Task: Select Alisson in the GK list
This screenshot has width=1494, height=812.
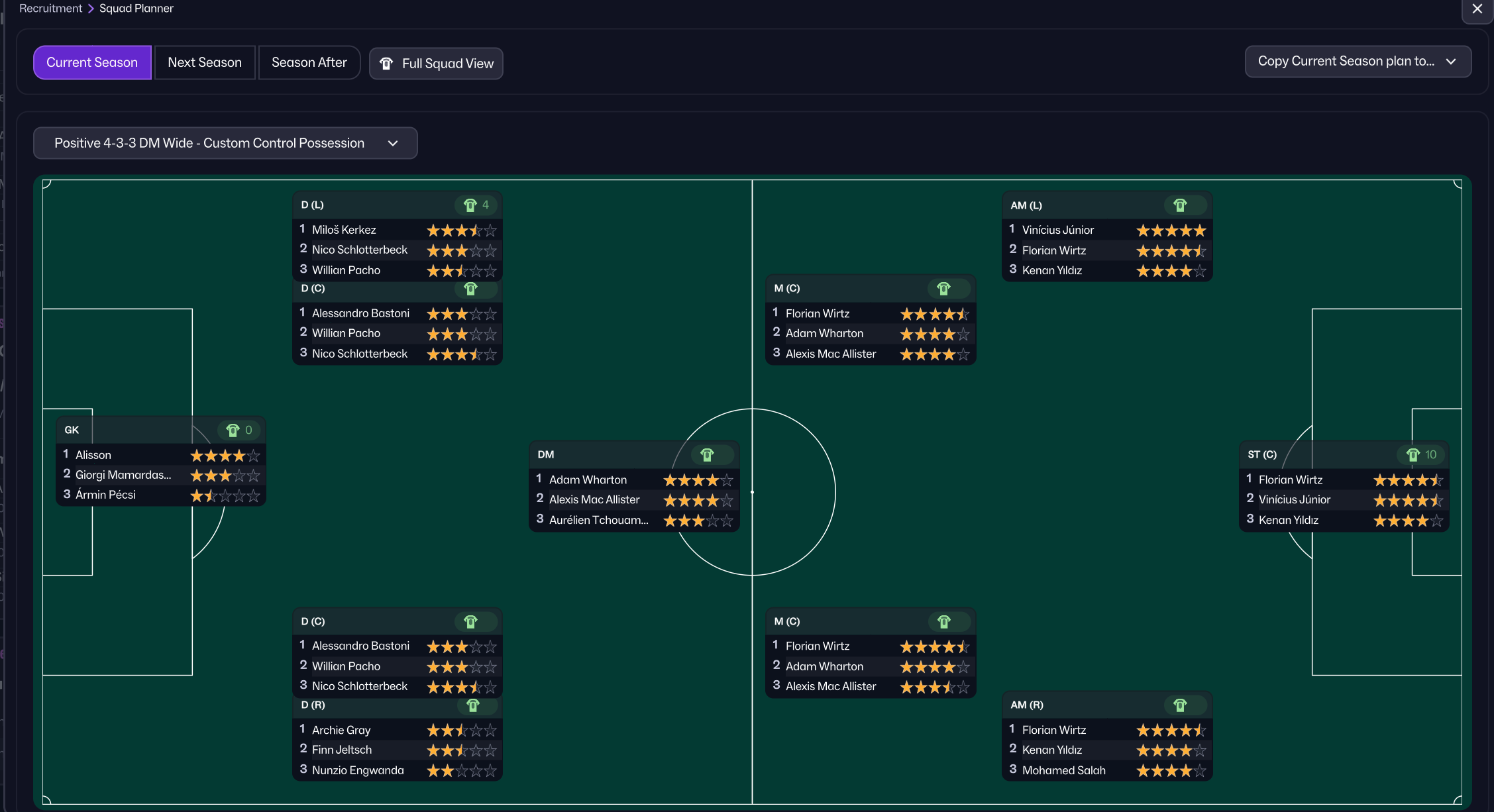Action: click(x=93, y=455)
